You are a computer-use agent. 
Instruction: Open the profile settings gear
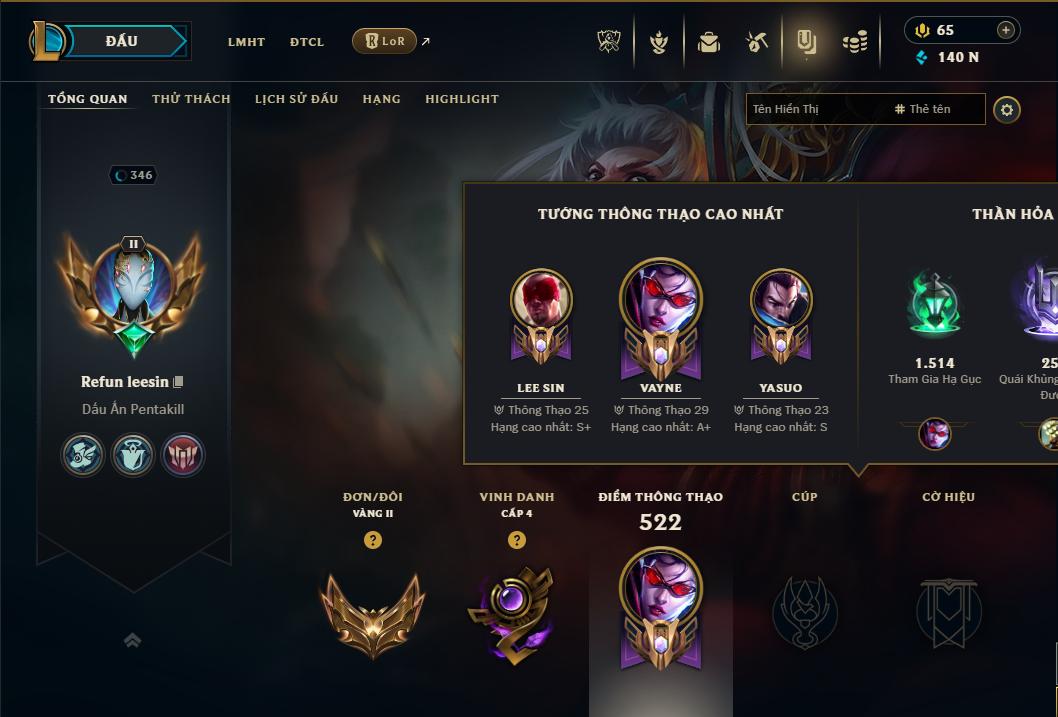click(1007, 109)
